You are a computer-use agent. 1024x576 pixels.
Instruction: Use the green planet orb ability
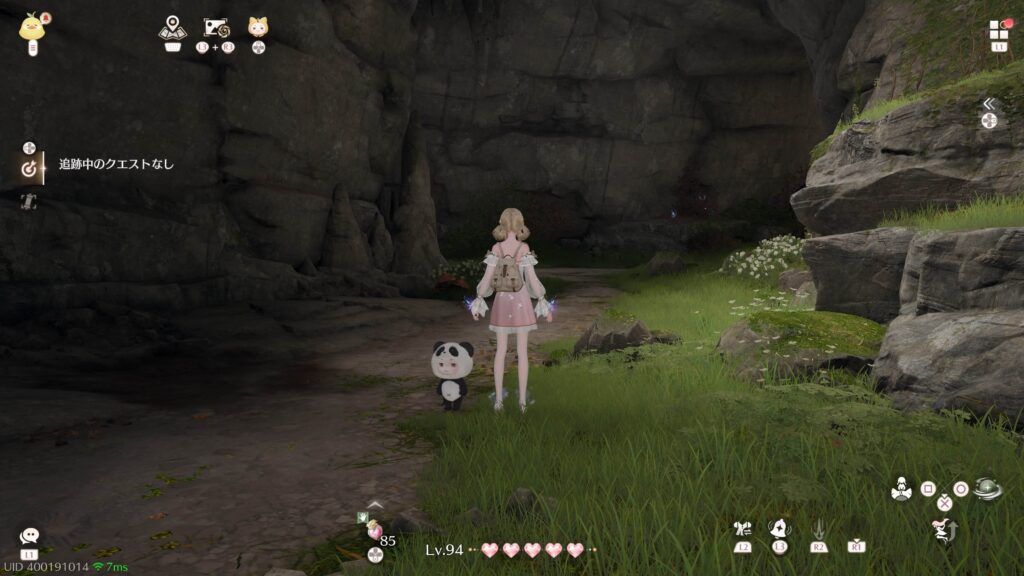pyautogui.click(x=987, y=490)
